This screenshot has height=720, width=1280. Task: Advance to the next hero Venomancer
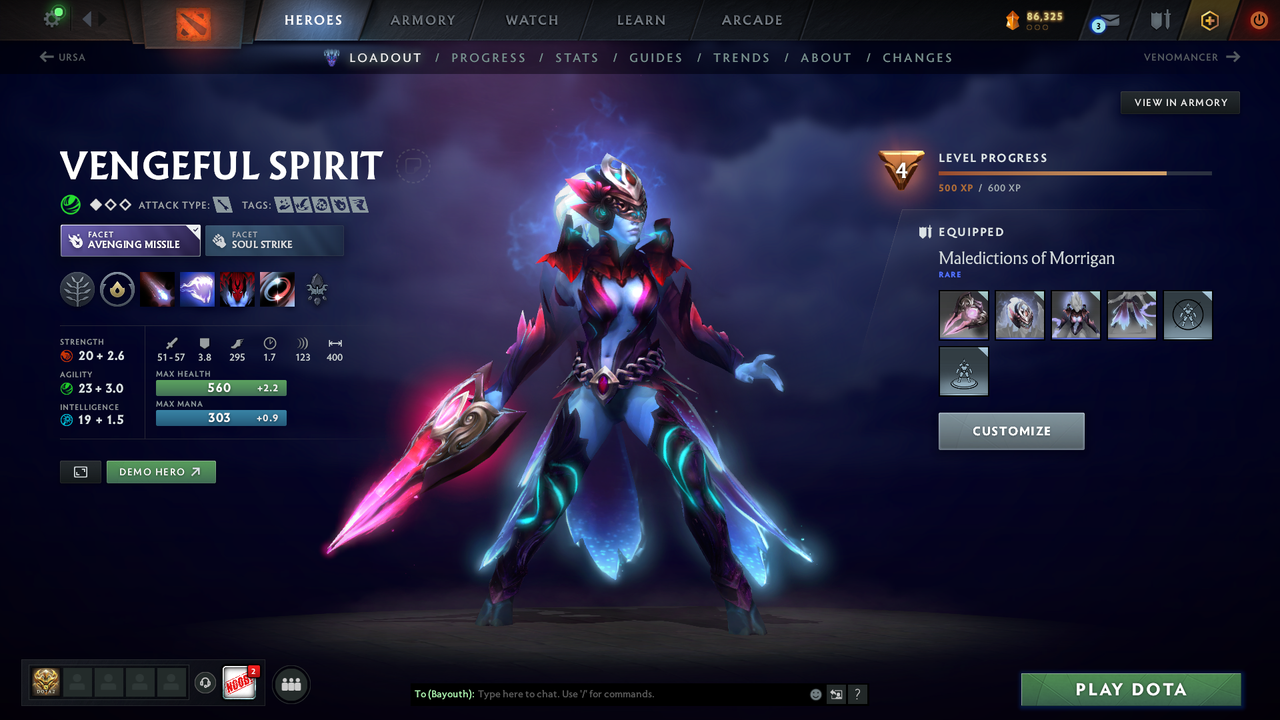tap(1190, 57)
